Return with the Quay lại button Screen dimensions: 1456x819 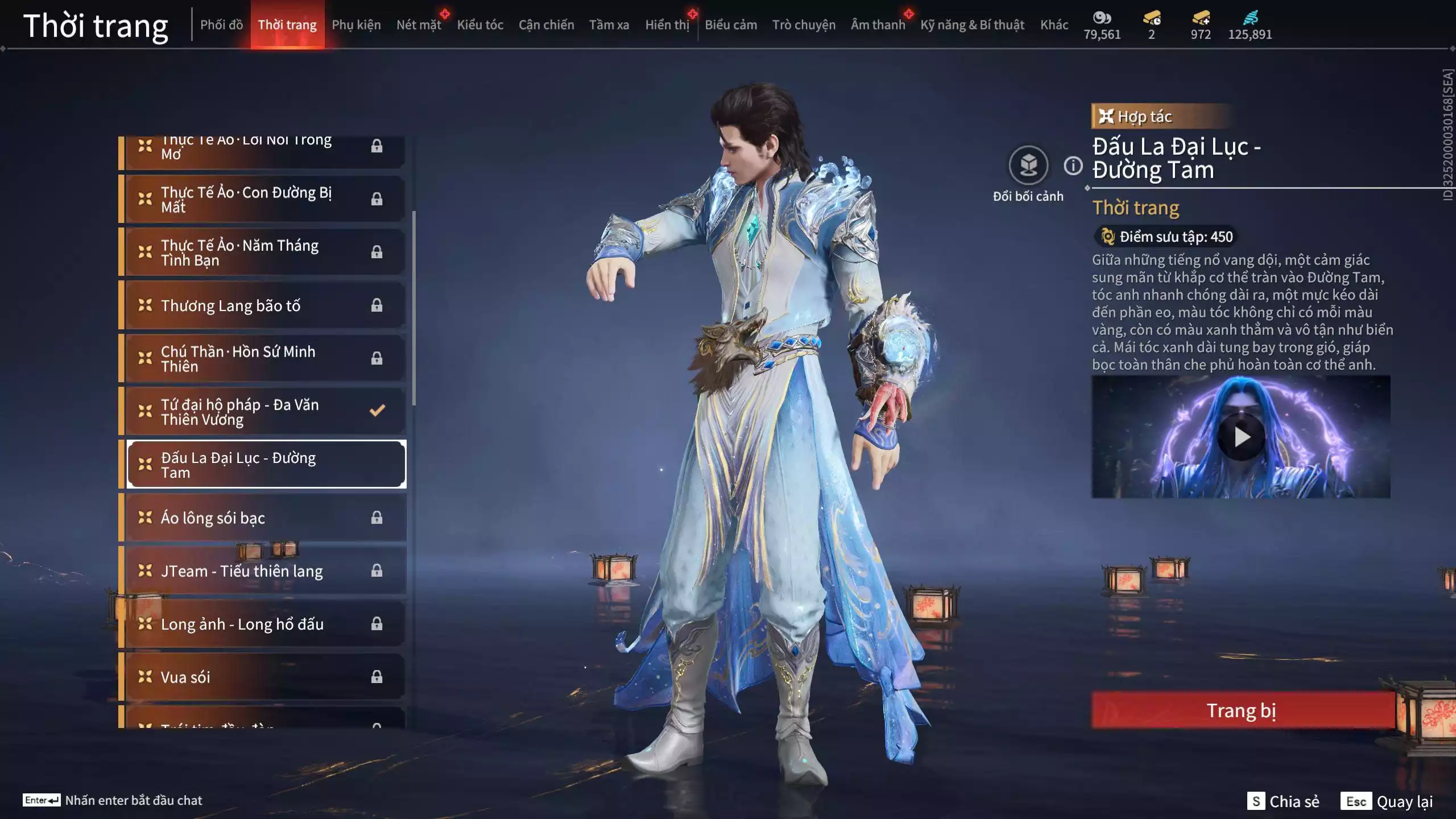tap(1387, 801)
